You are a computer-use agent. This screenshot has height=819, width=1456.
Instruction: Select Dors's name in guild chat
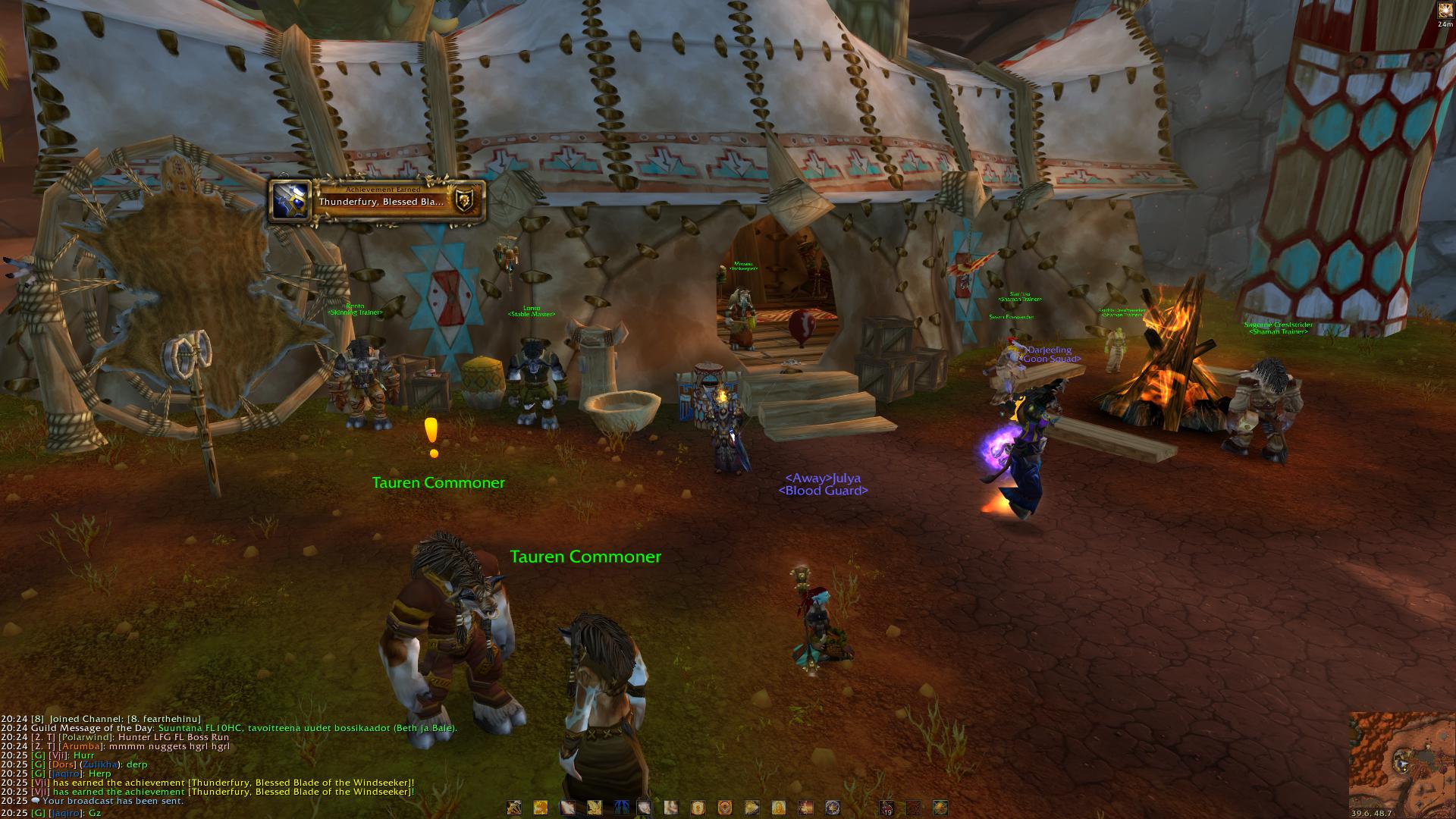coord(63,764)
